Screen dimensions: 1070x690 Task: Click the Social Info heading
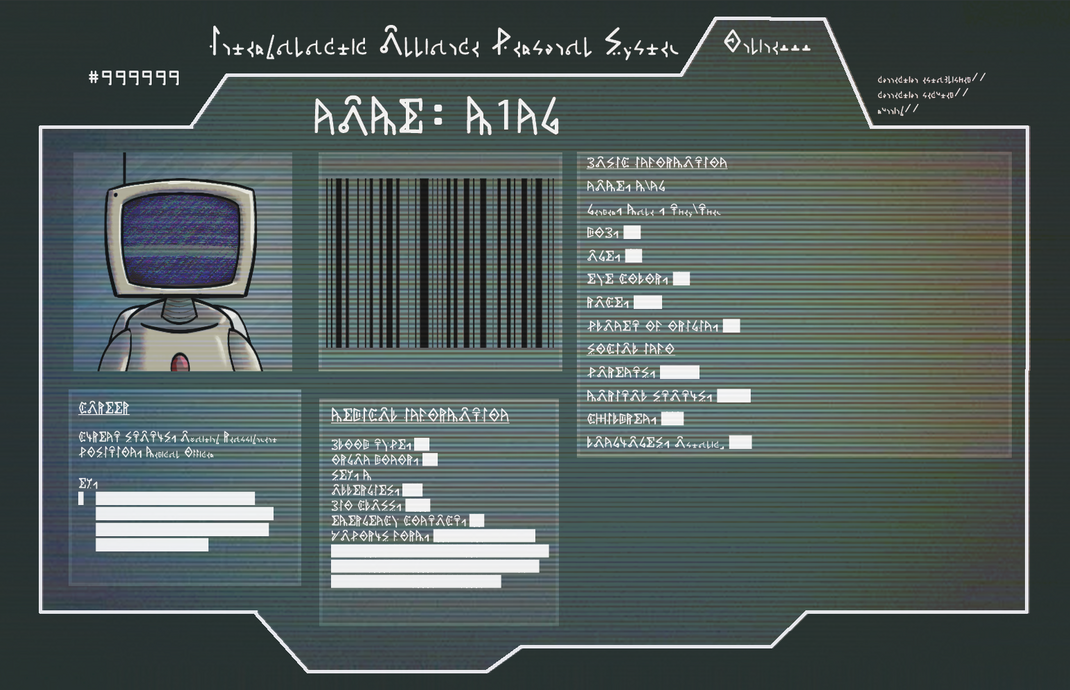coord(630,349)
